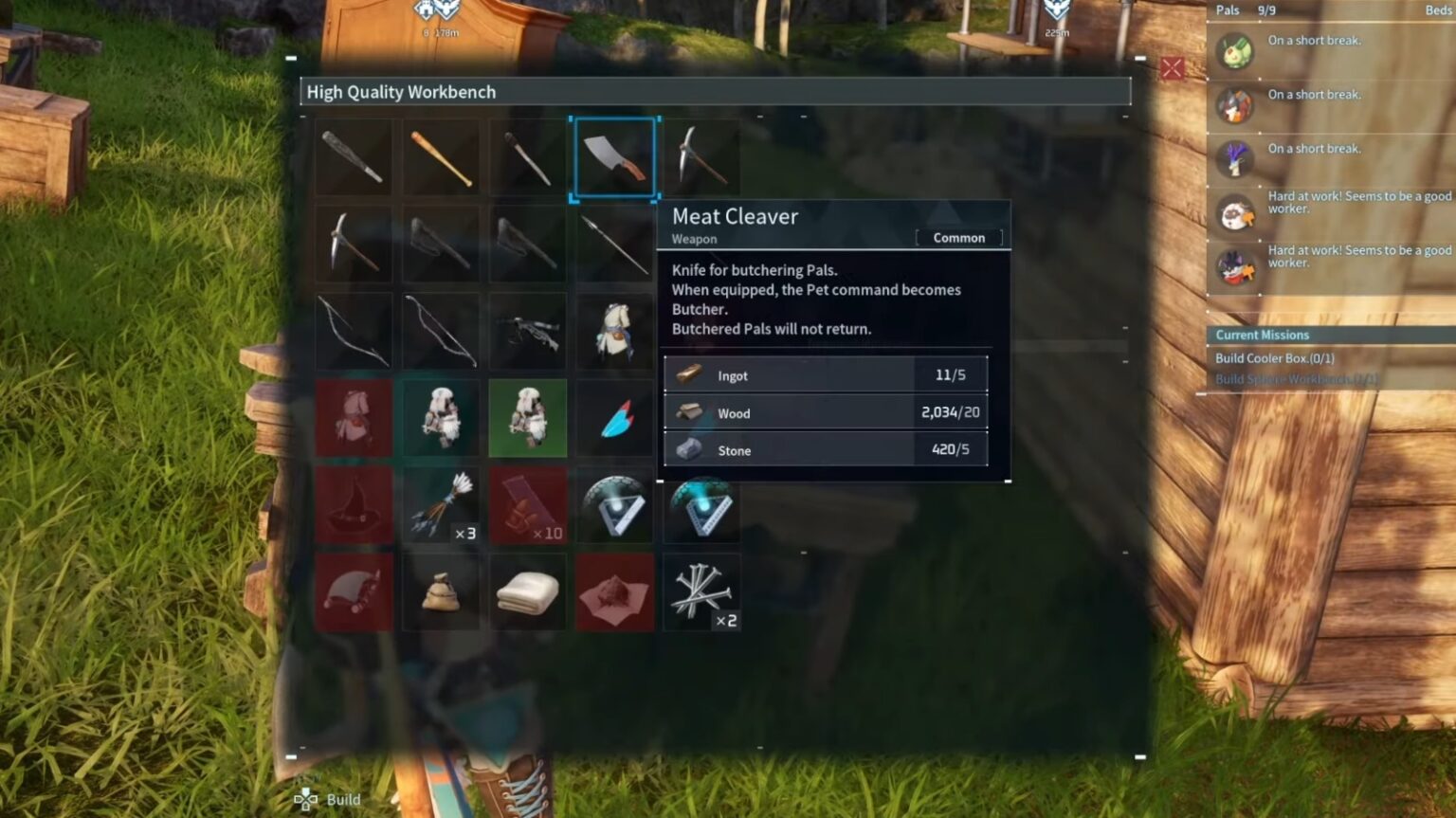
Task: Click the Stone material row
Action: click(x=825, y=450)
